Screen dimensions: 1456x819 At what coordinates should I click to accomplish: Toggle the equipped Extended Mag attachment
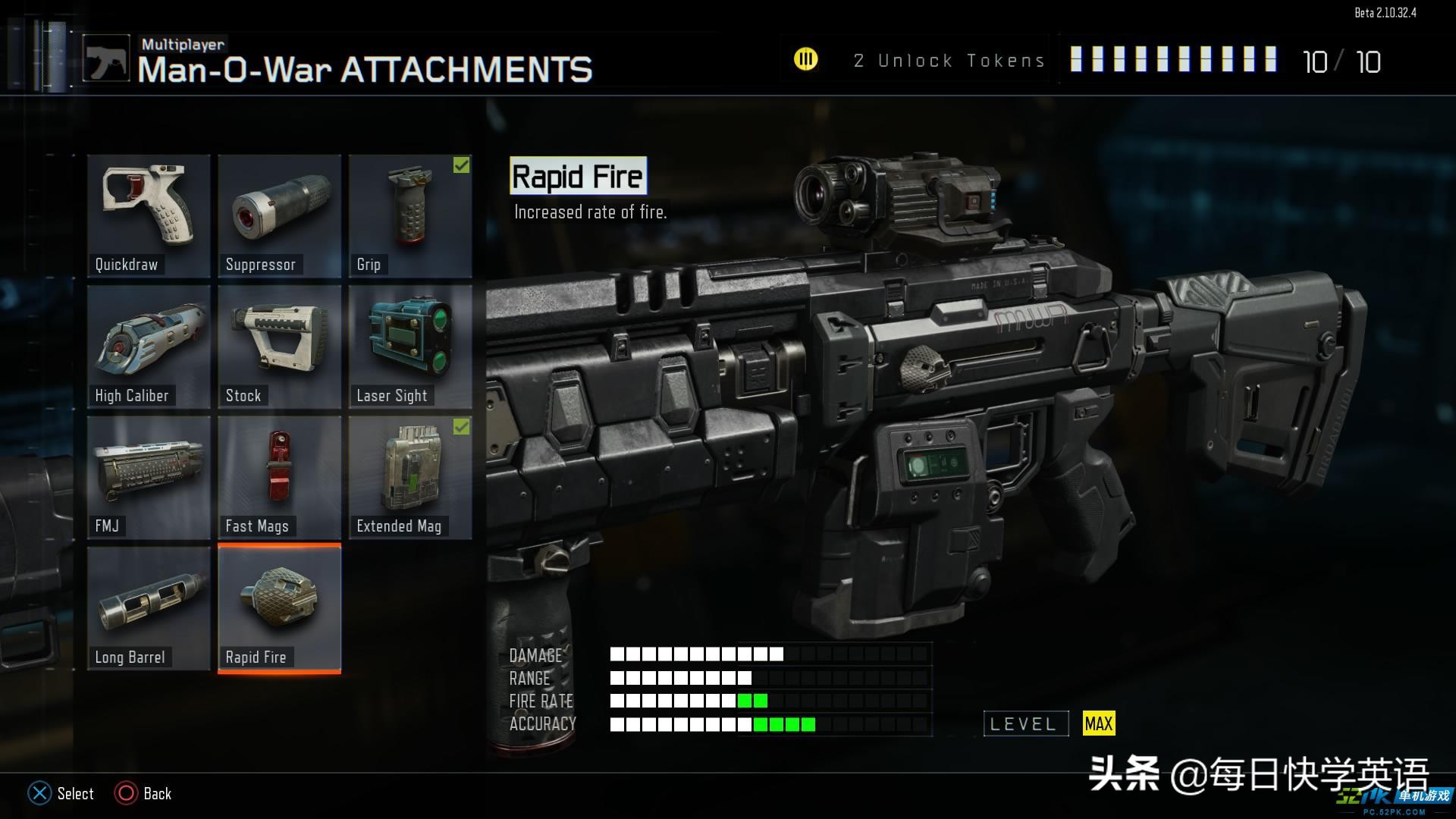click(x=410, y=477)
